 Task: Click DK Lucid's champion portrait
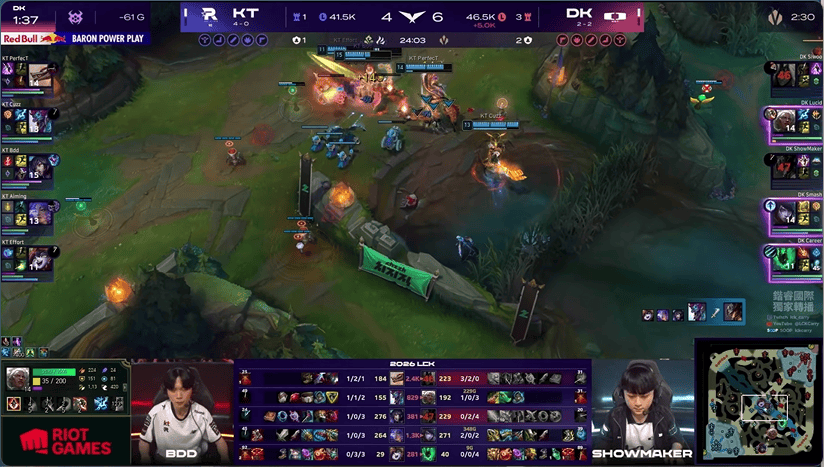(782, 122)
